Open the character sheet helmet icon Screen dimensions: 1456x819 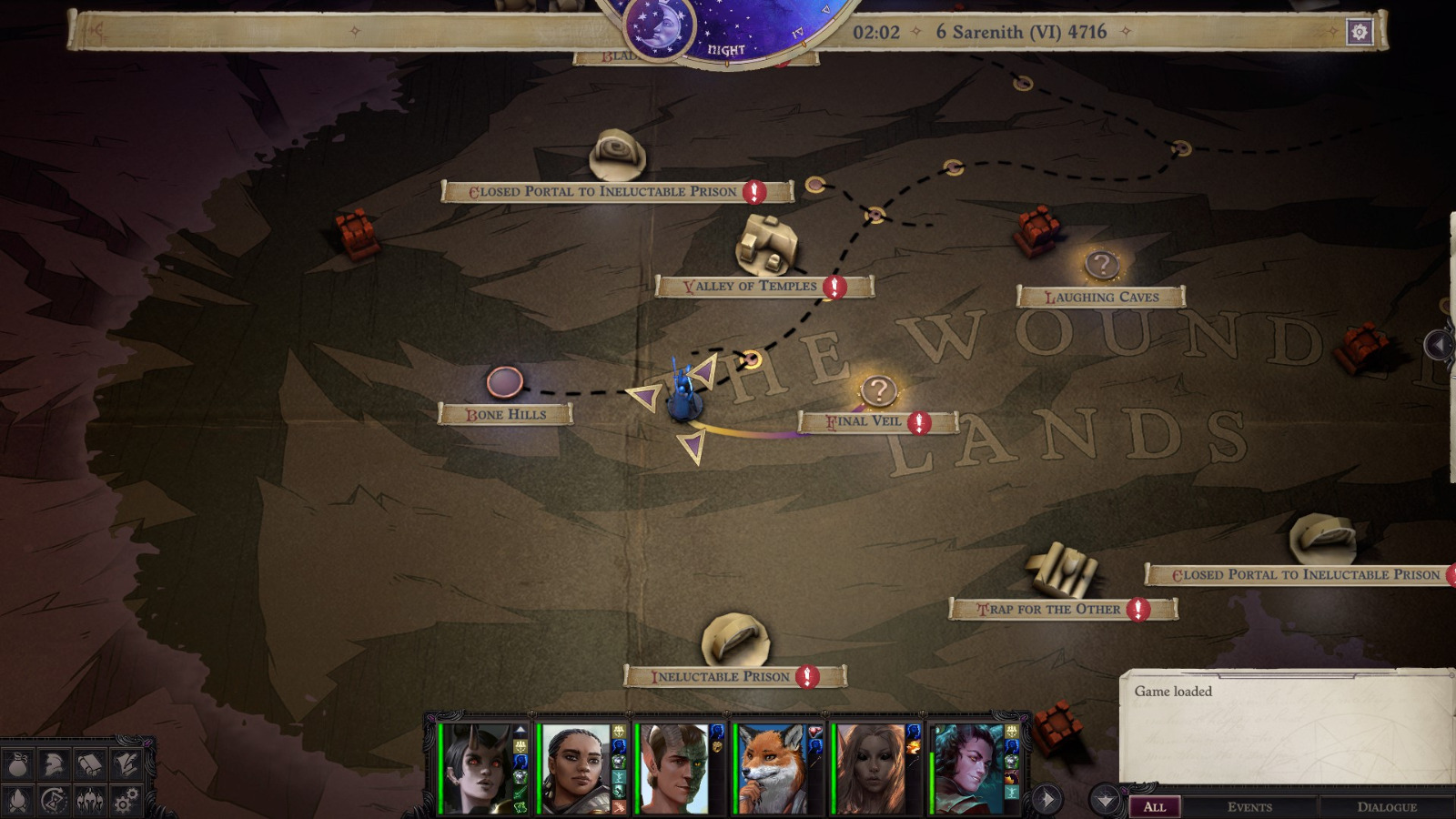coord(55,764)
